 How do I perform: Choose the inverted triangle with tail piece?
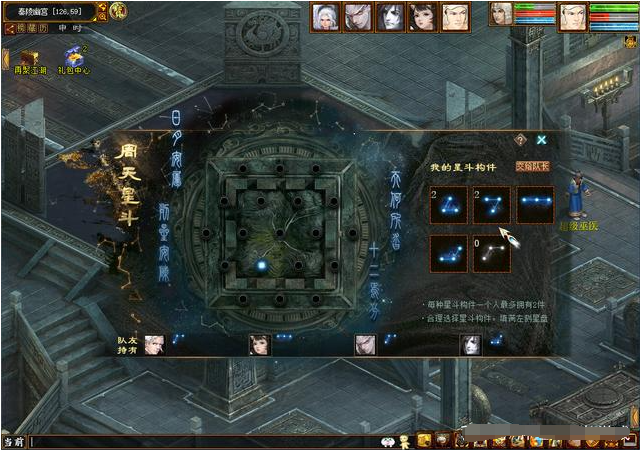(491, 205)
